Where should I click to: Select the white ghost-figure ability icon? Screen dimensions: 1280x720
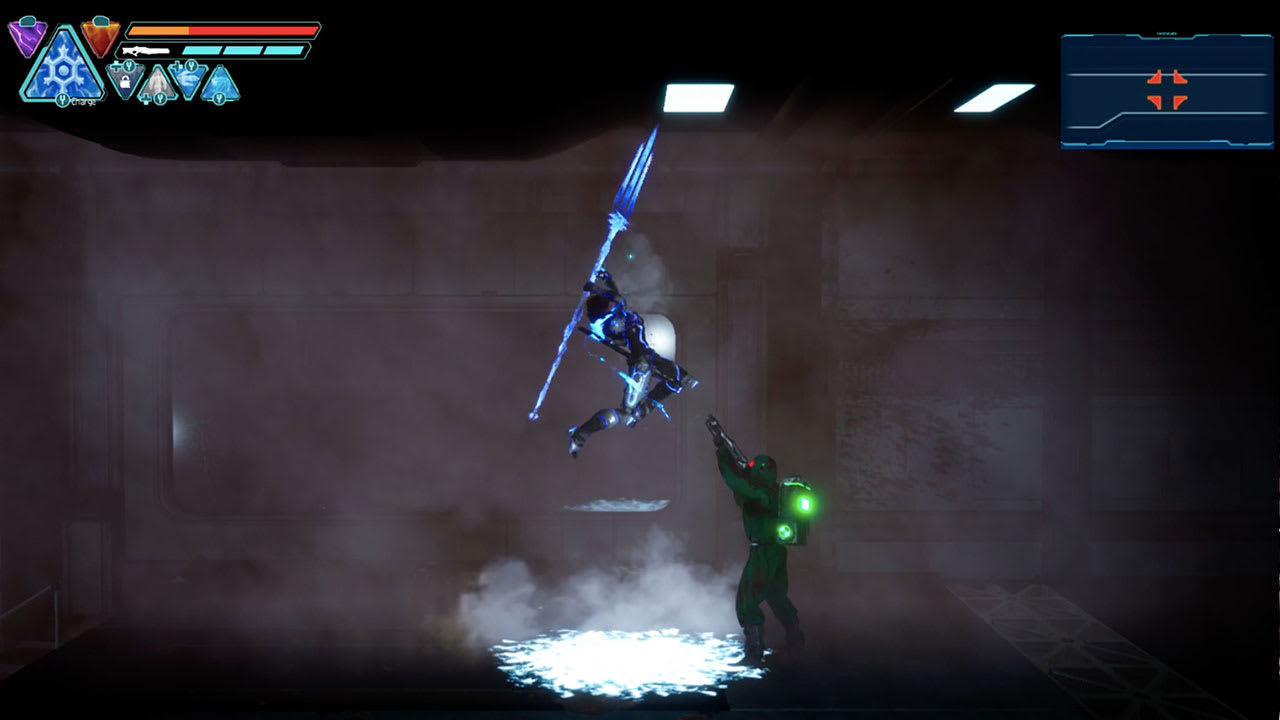(157, 82)
